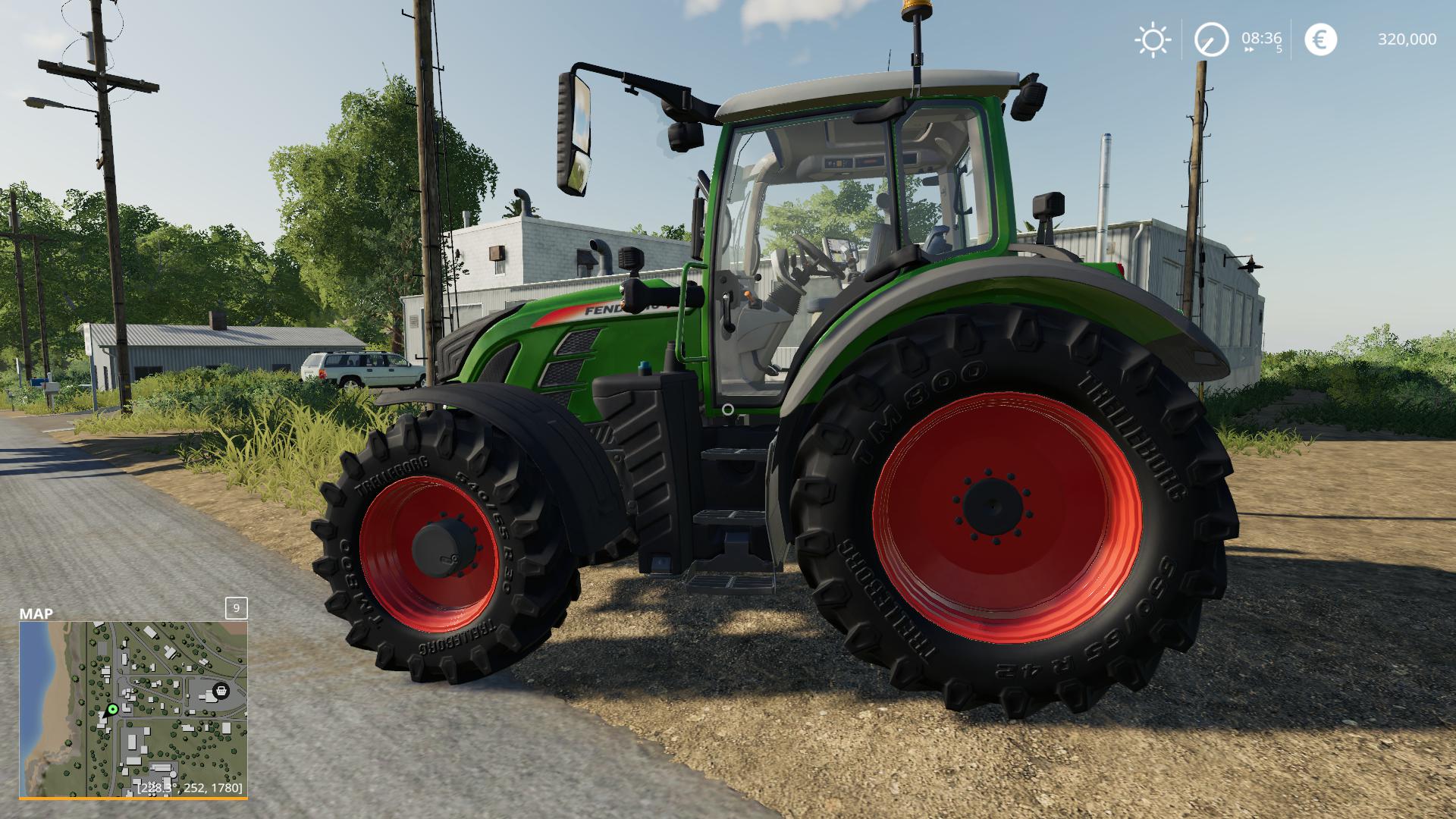
Task: Select the shop basket marker on the minimap
Action: [x=221, y=690]
